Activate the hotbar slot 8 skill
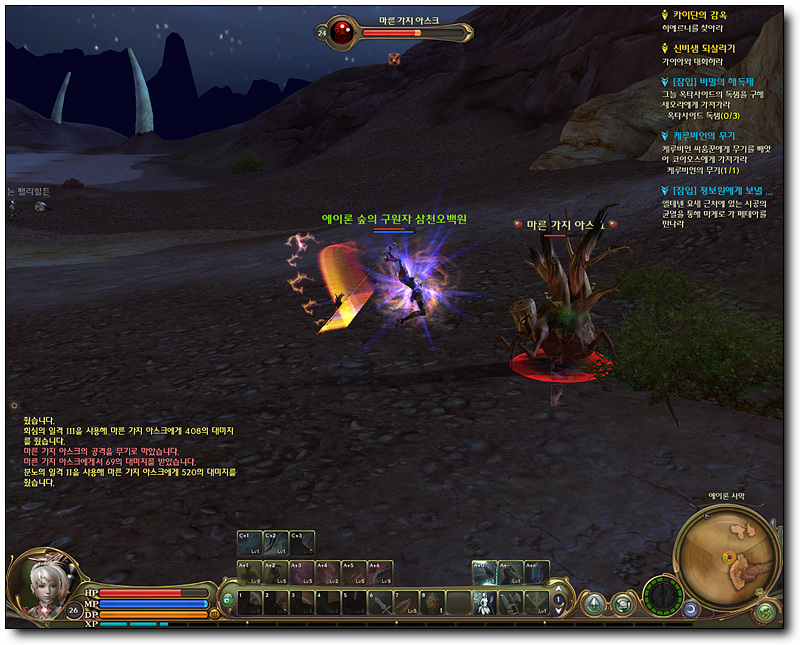This screenshot has width=800, height=645. tap(432, 603)
